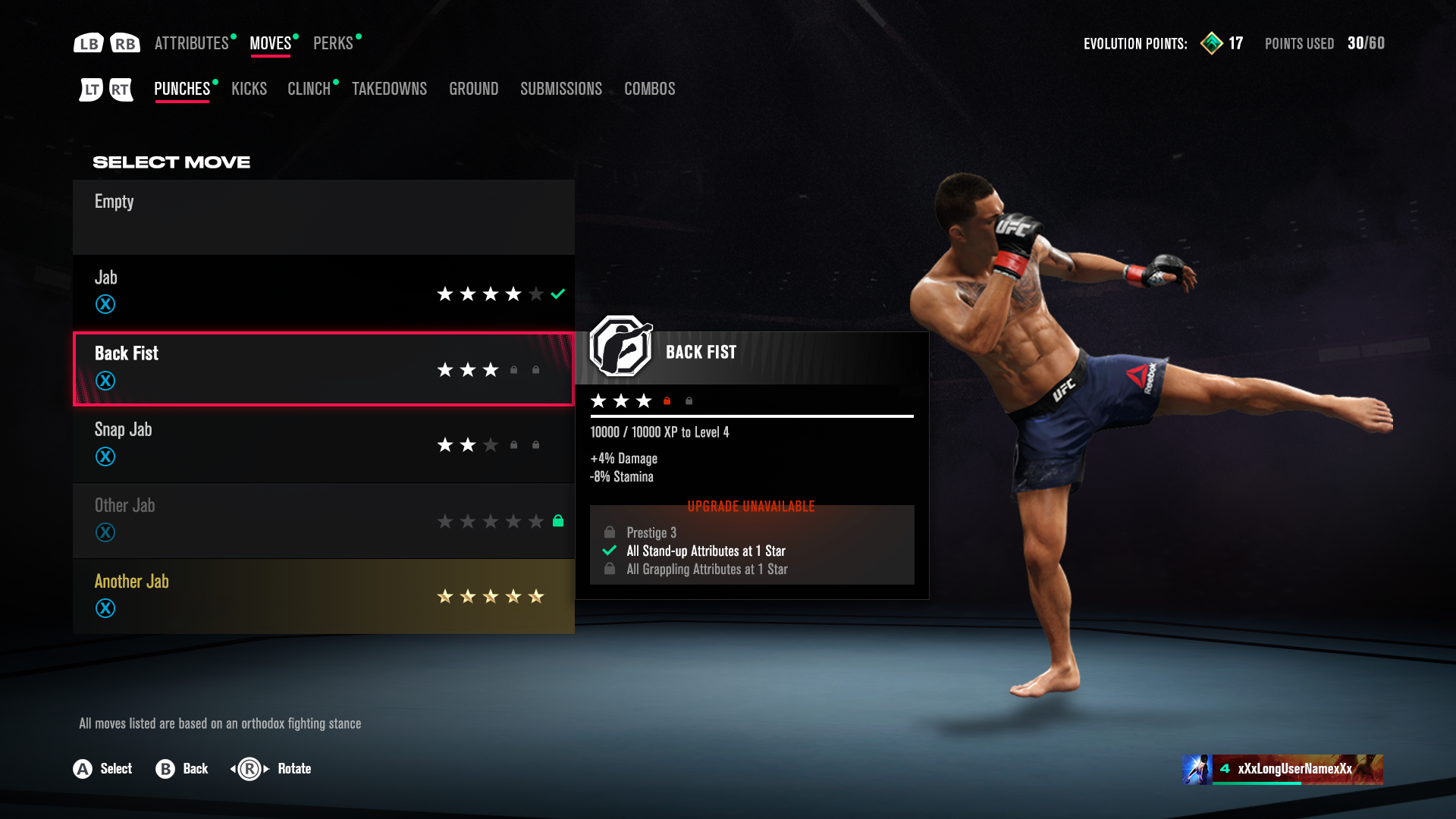The height and width of the screenshot is (819, 1456).
Task: Click the xXxLongUserNamexXx player banner
Action: pos(1282,769)
